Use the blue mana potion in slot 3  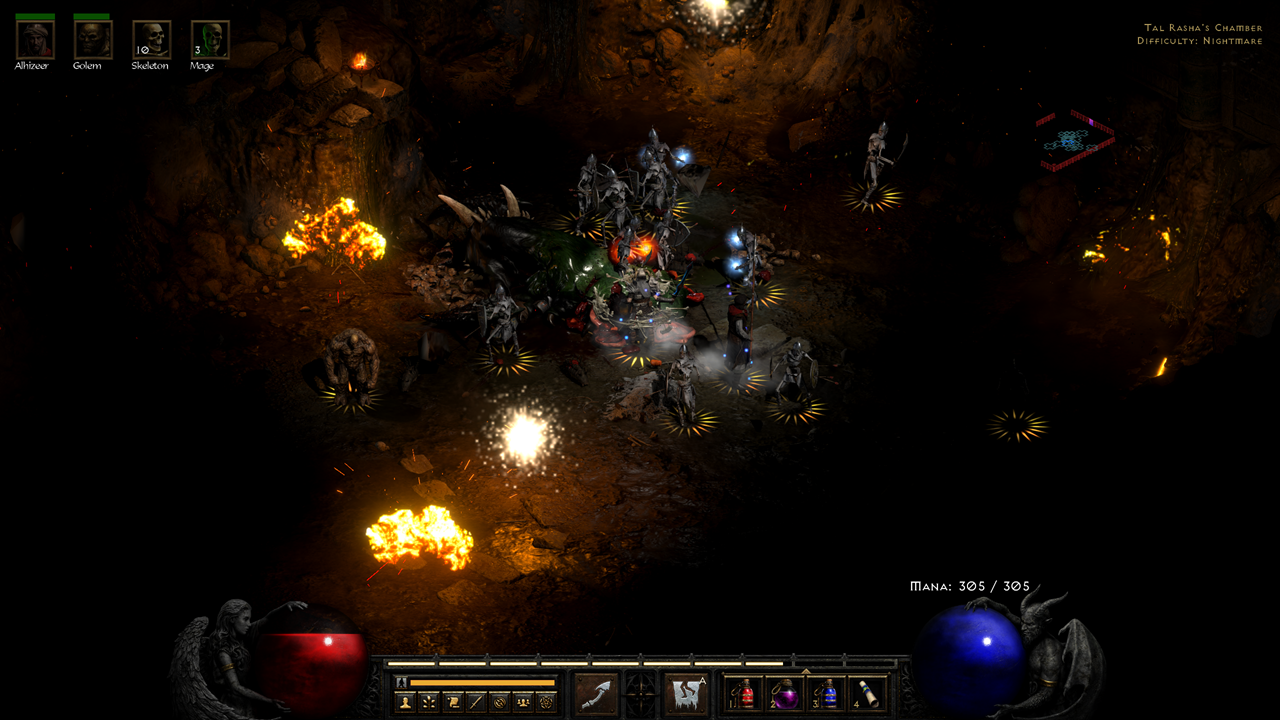pos(827,694)
